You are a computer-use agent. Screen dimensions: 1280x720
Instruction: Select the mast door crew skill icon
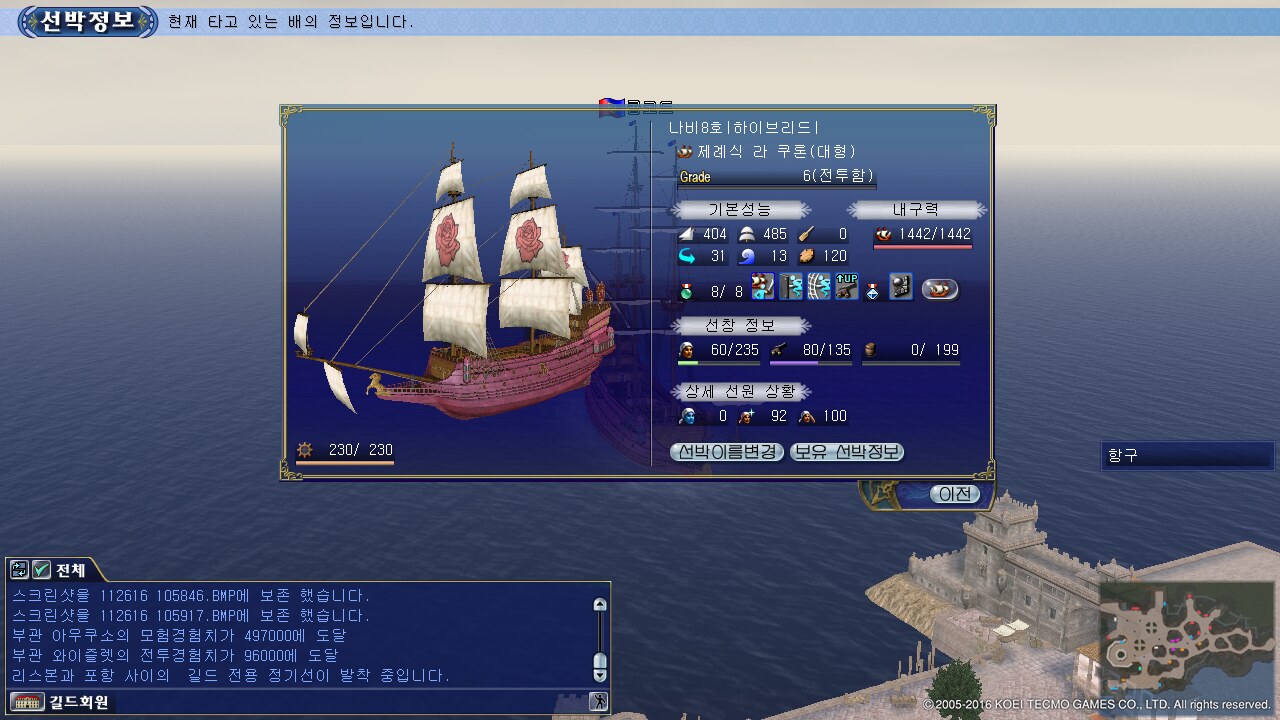point(791,287)
